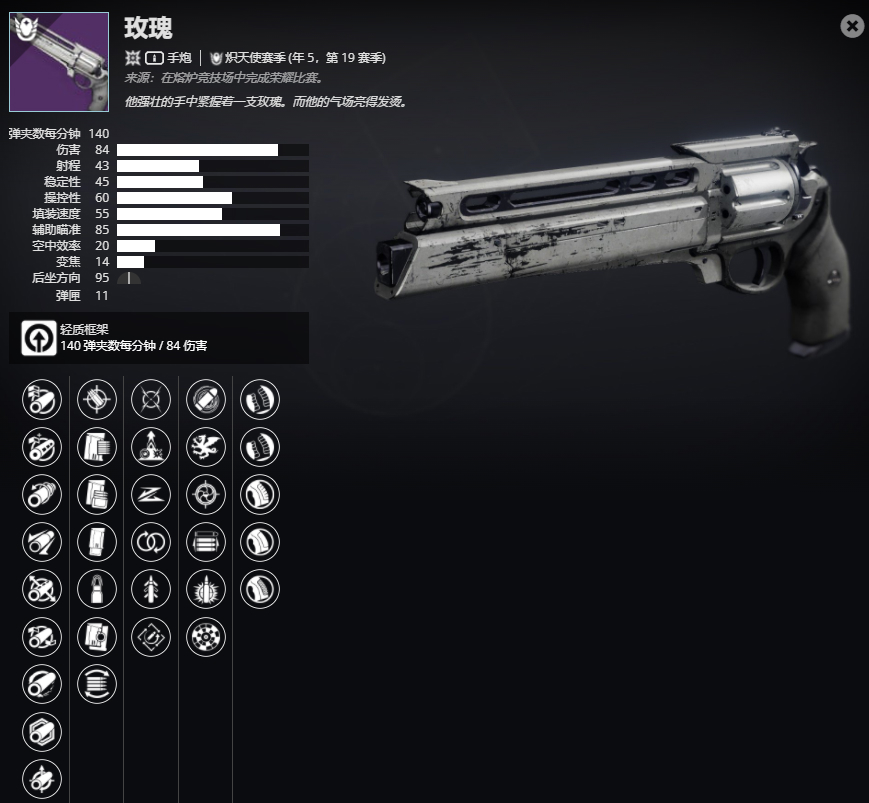Choose the hexagon-framed polygonal barrel perk
This screenshot has width=869, height=803.
42,733
